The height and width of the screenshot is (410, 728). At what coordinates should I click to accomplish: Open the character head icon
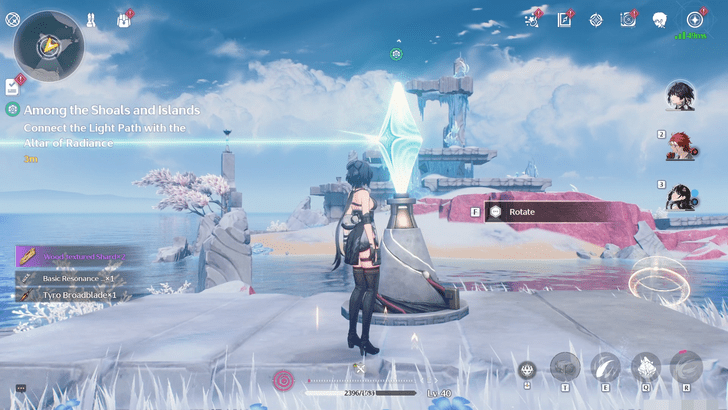(x=660, y=19)
